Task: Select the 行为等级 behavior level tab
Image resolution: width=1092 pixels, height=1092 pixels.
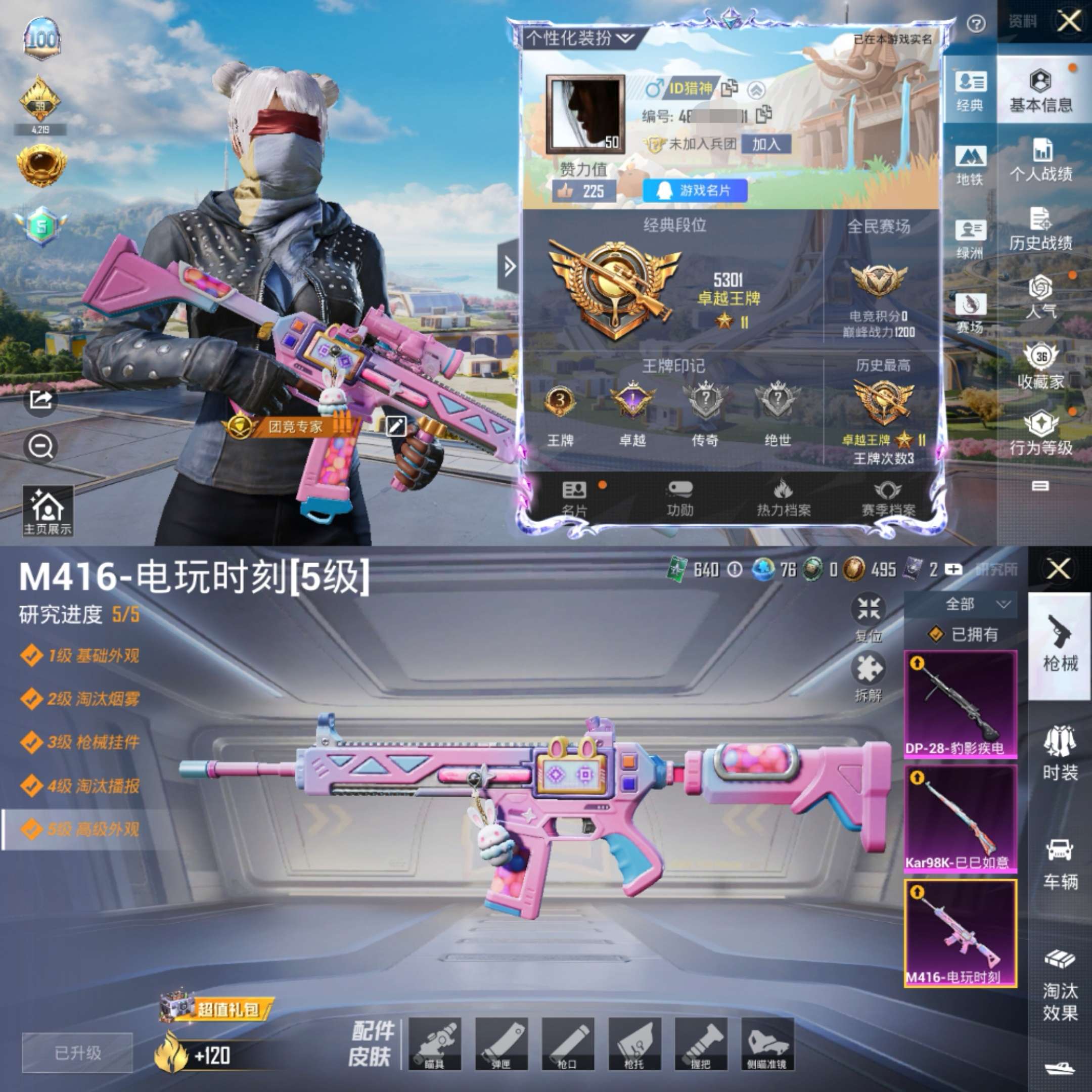Action: coord(1040,433)
